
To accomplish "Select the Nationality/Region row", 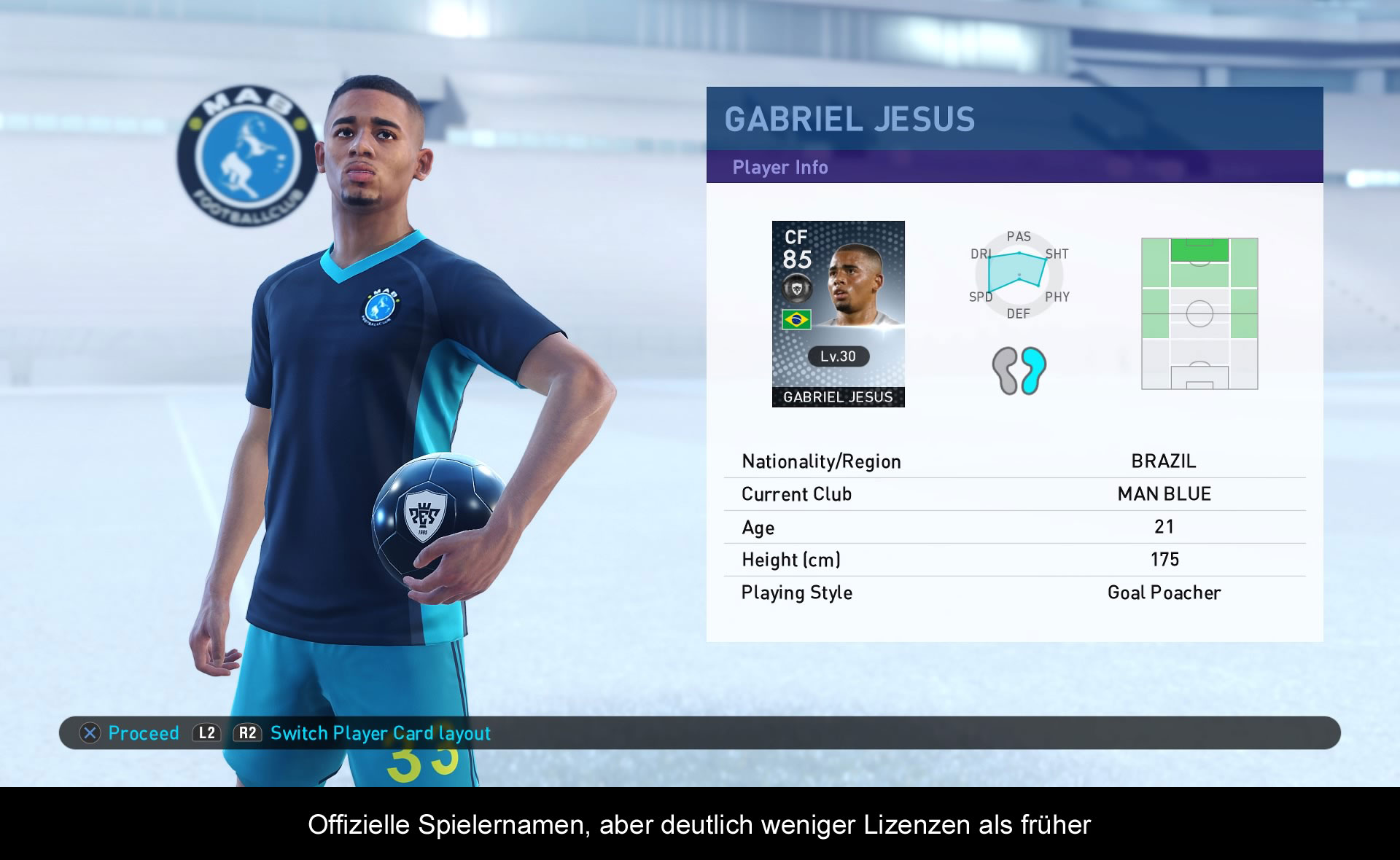I will click(x=1014, y=461).
